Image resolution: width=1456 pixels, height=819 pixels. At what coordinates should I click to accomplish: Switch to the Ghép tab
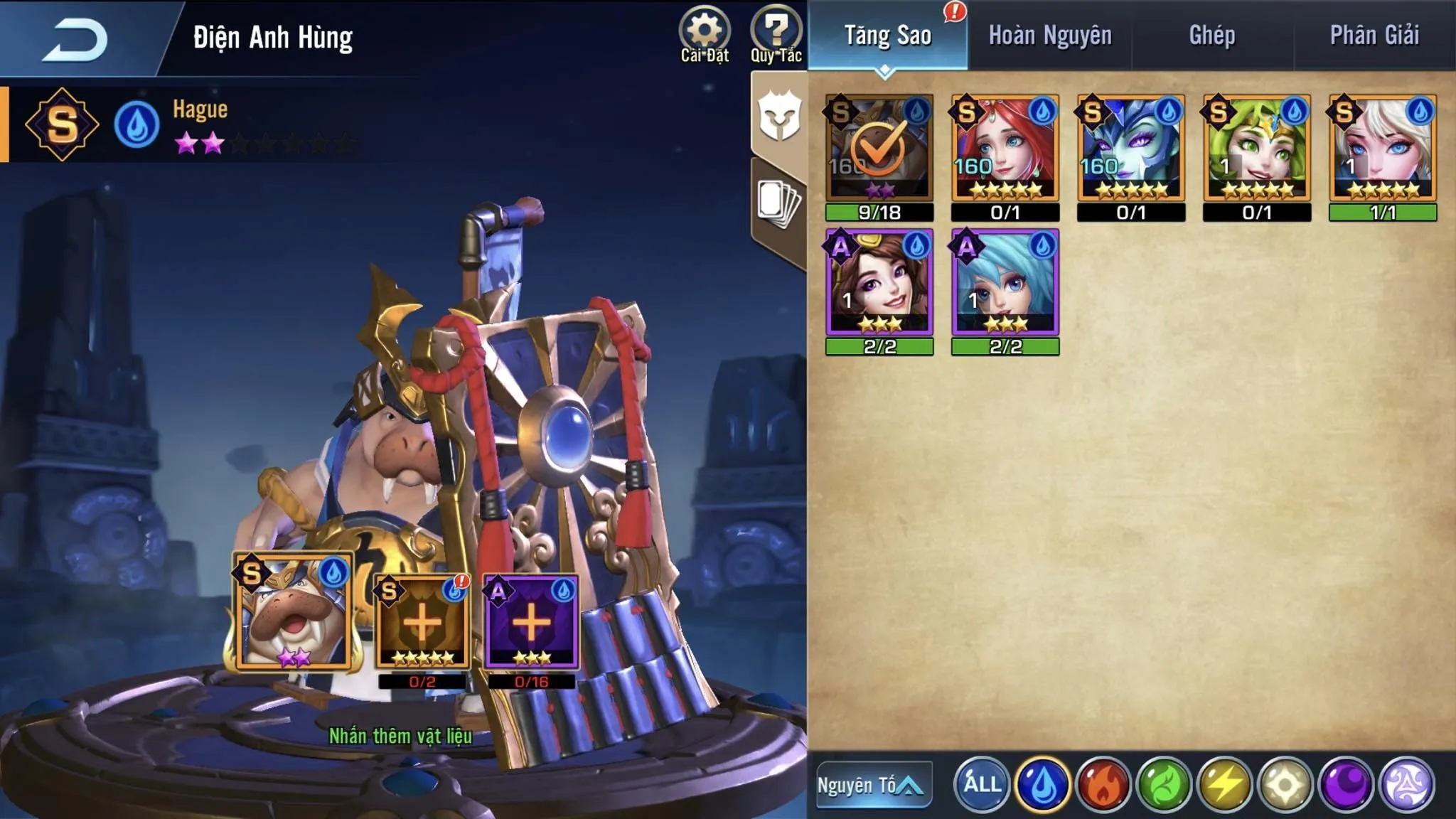pos(1212,36)
